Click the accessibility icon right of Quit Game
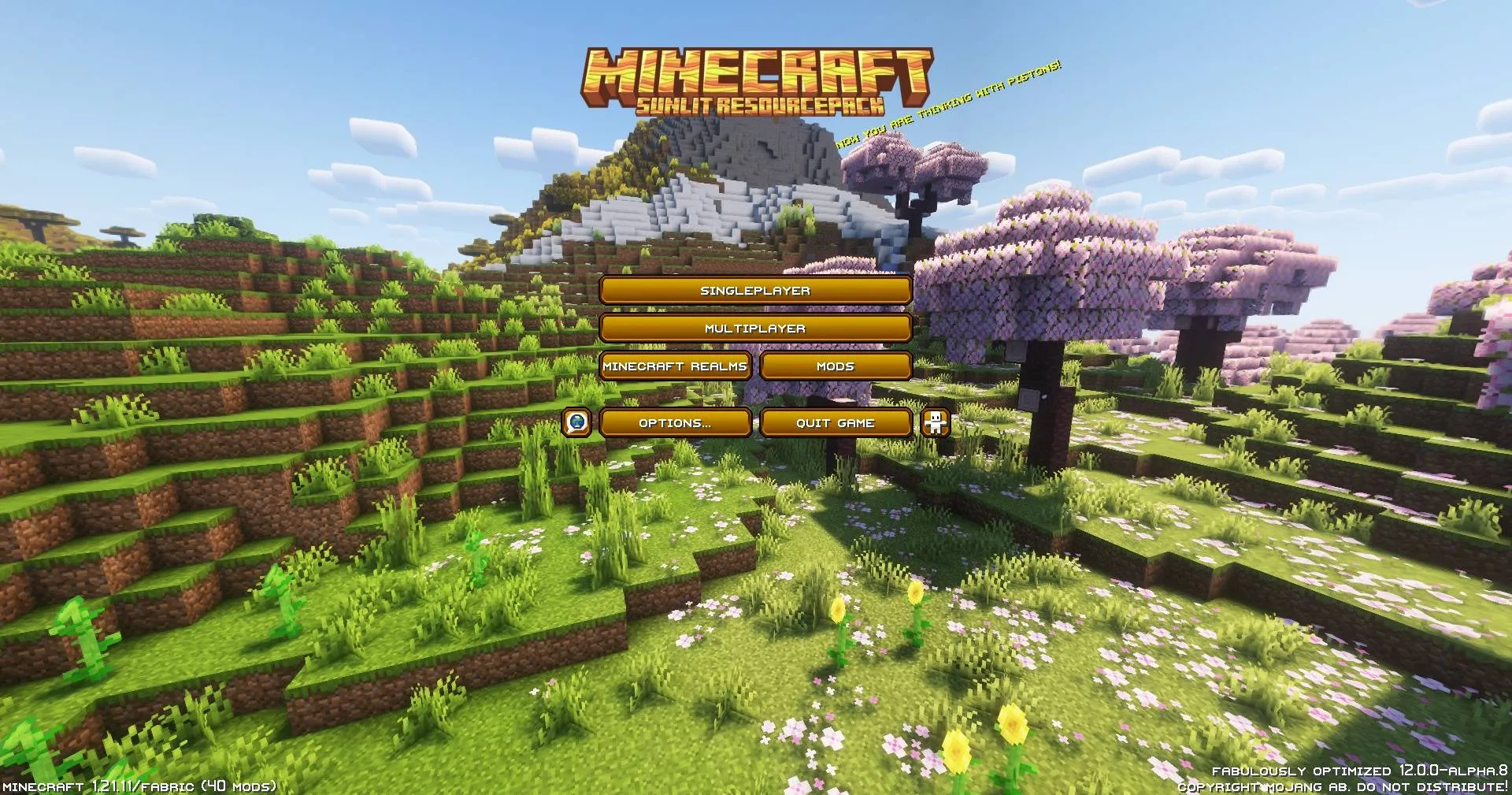 pos(934,423)
